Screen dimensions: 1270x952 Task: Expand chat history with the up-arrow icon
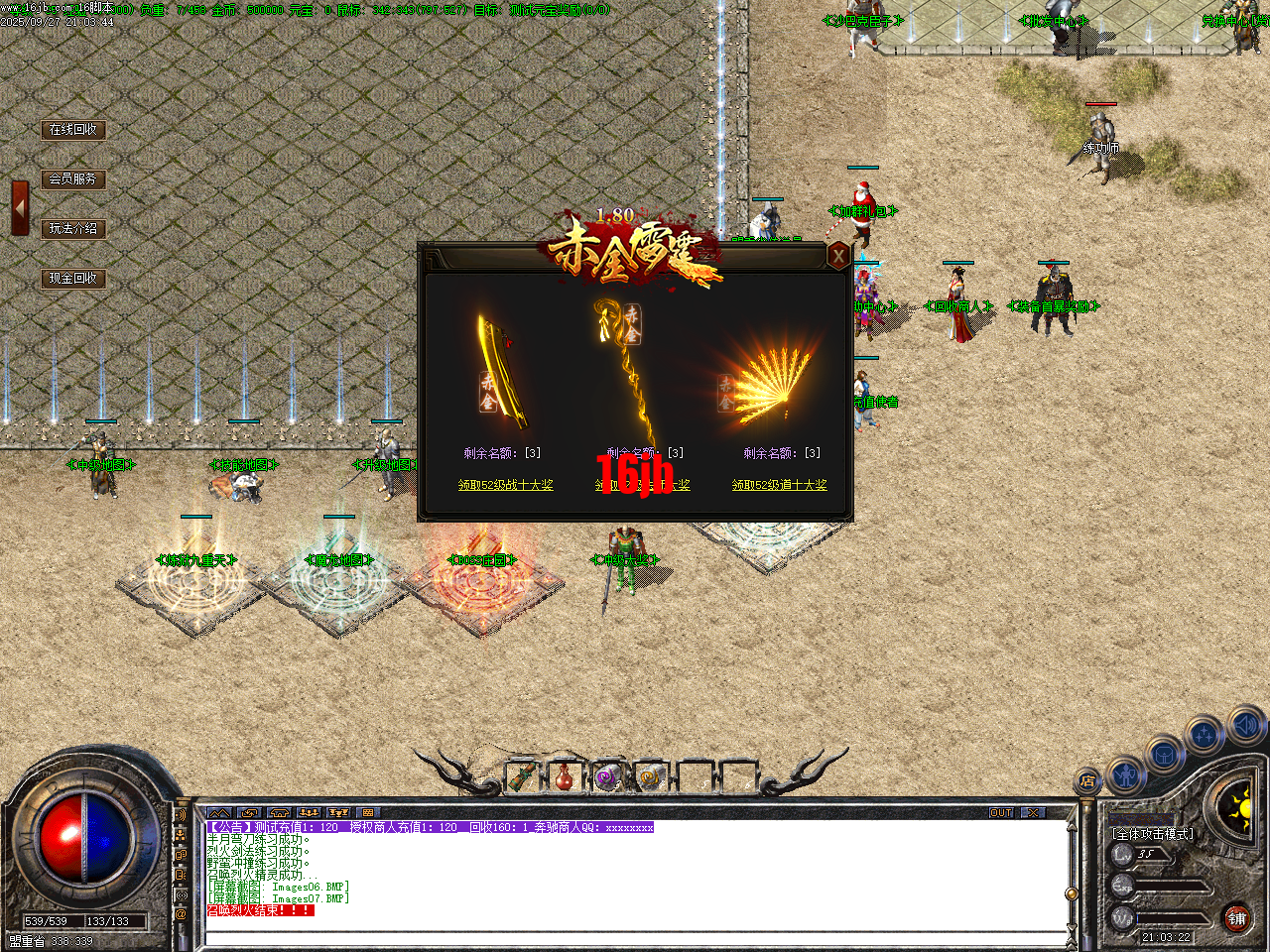click(218, 812)
